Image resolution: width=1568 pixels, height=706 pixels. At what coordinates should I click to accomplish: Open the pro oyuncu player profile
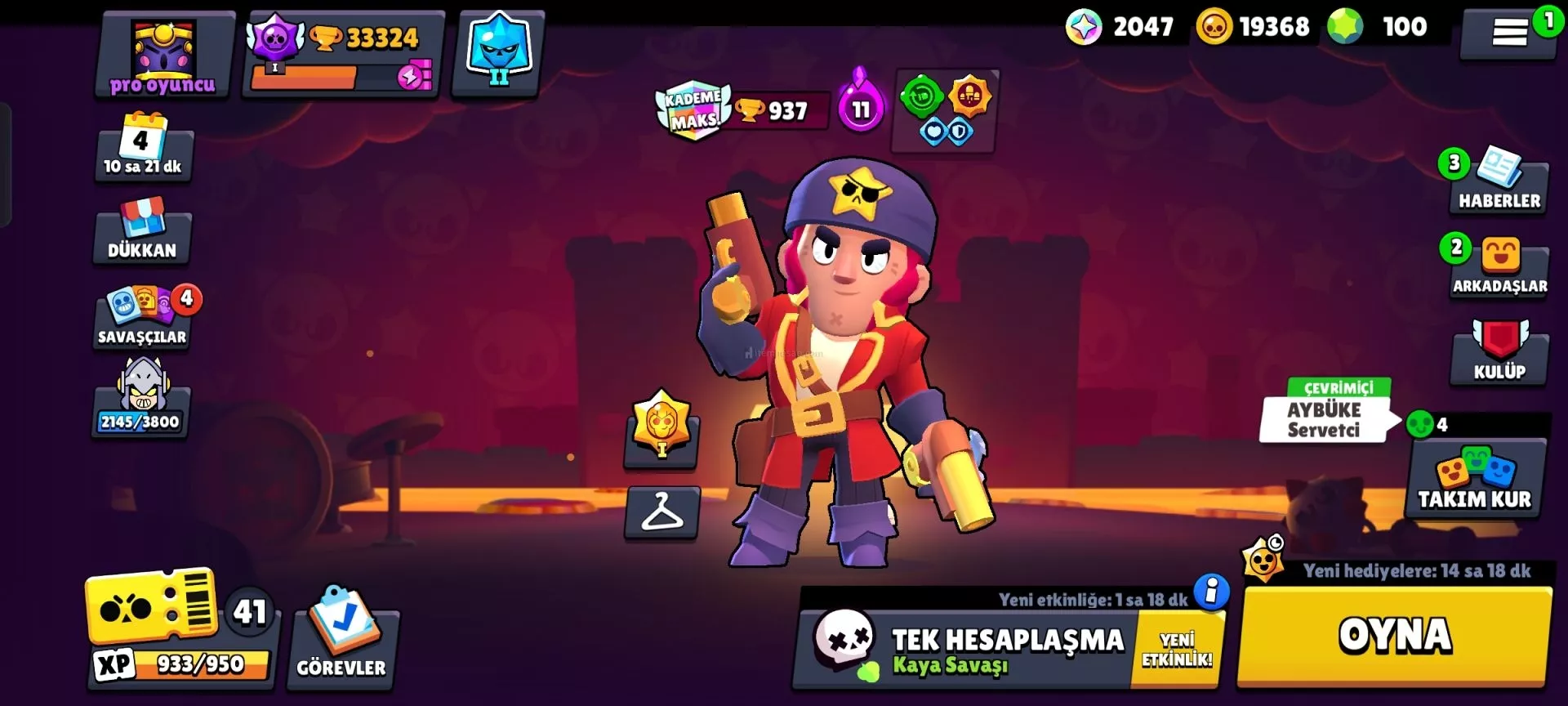point(164,55)
